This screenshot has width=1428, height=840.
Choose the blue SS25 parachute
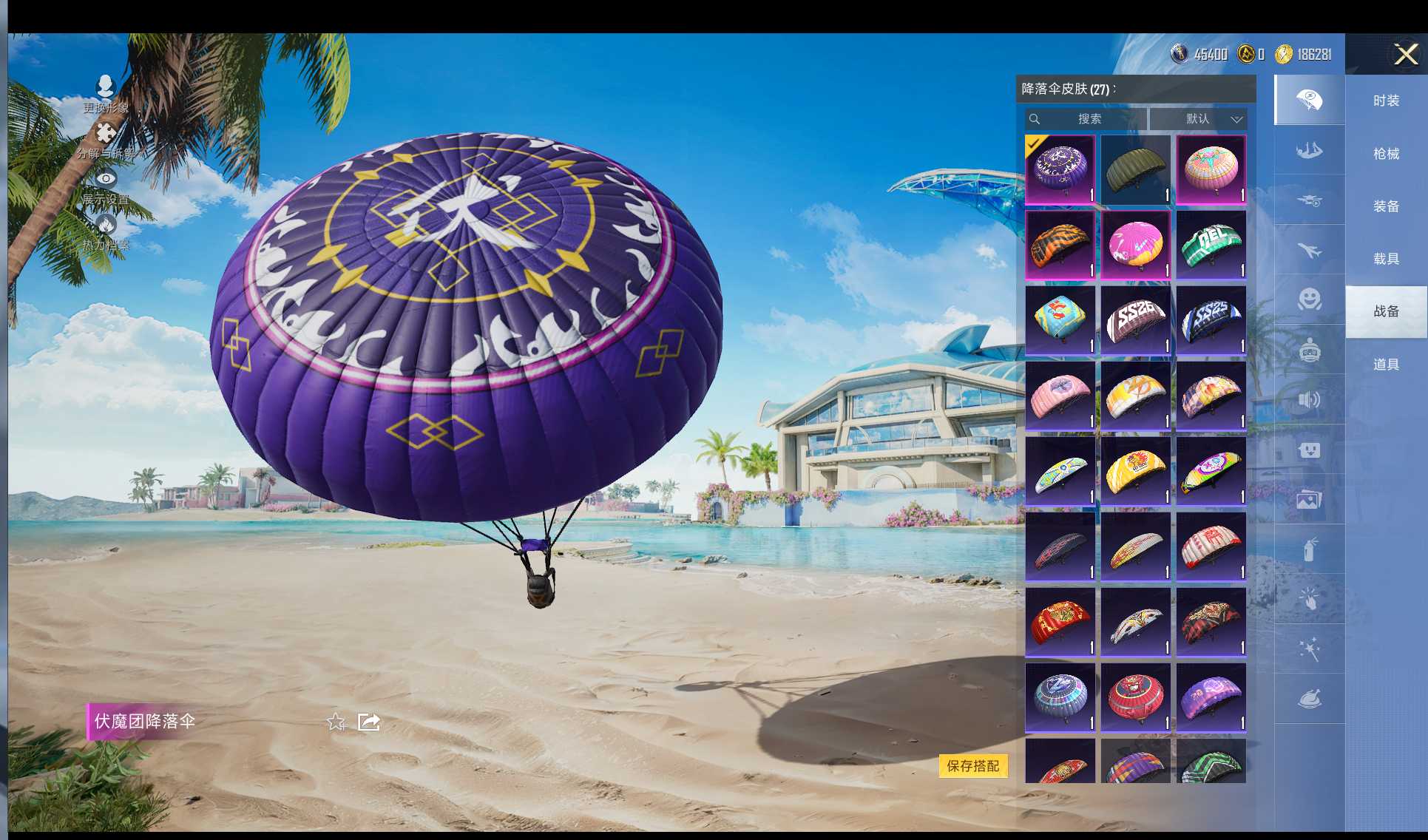pyautogui.click(x=1211, y=320)
